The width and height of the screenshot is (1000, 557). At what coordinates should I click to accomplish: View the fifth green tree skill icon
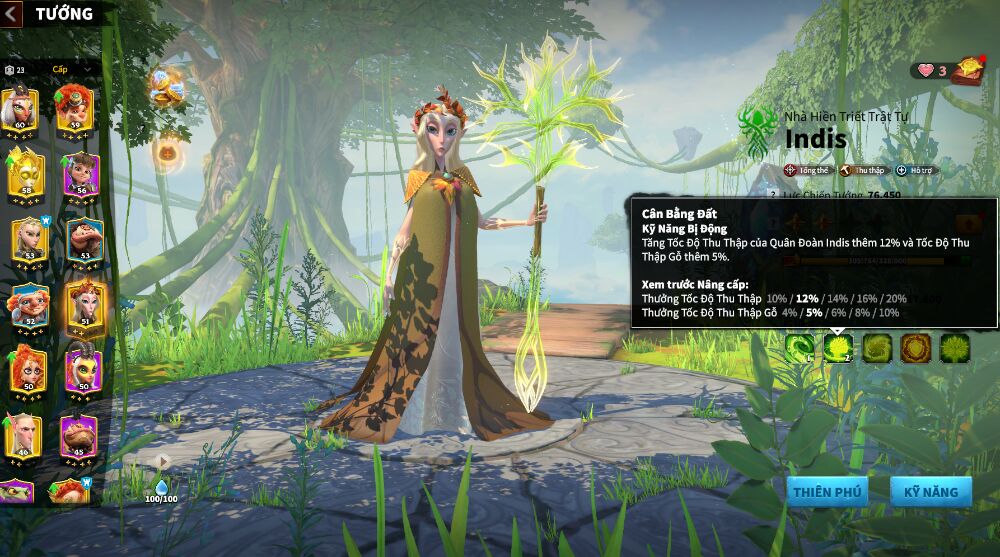coord(955,347)
